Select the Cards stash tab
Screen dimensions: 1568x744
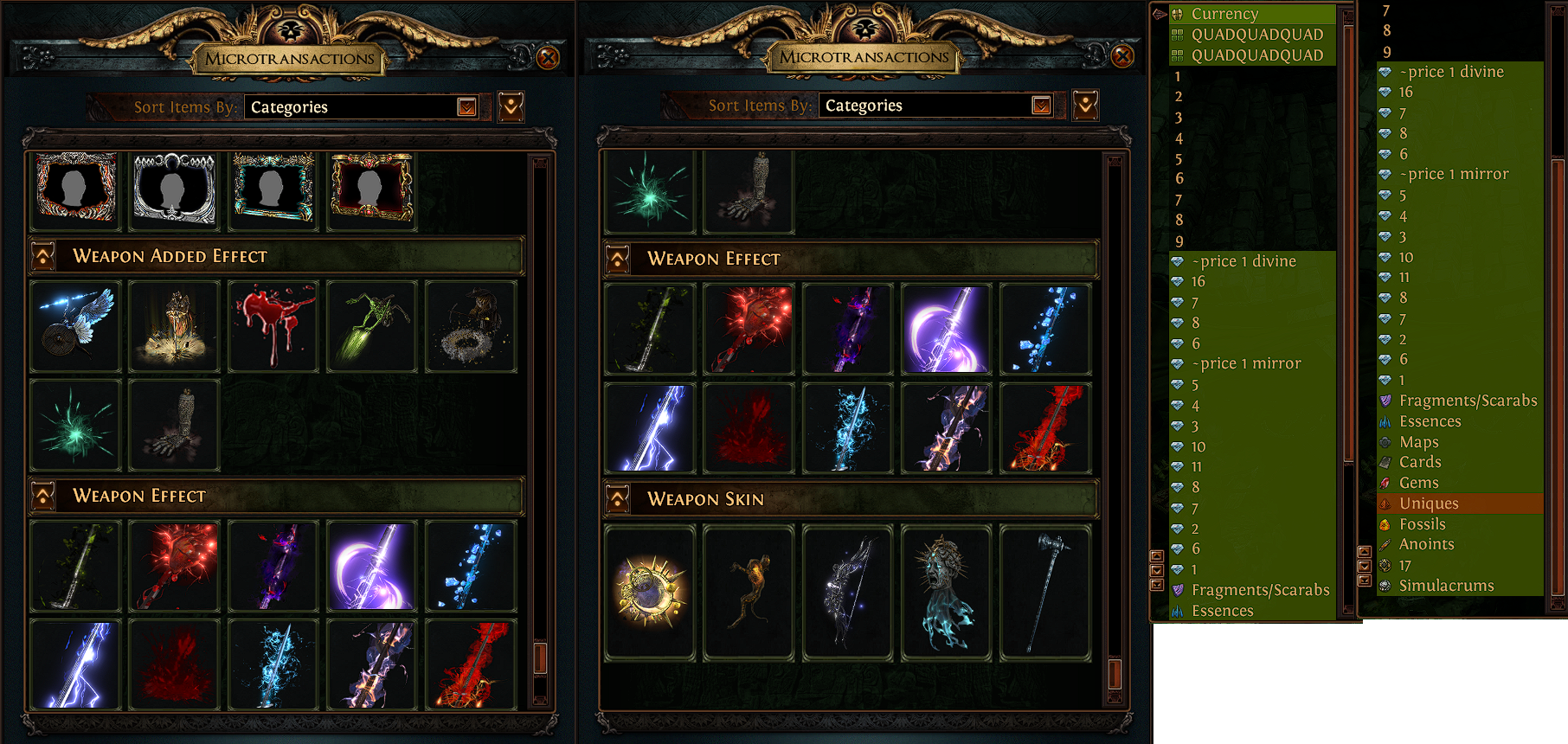click(x=1420, y=462)
